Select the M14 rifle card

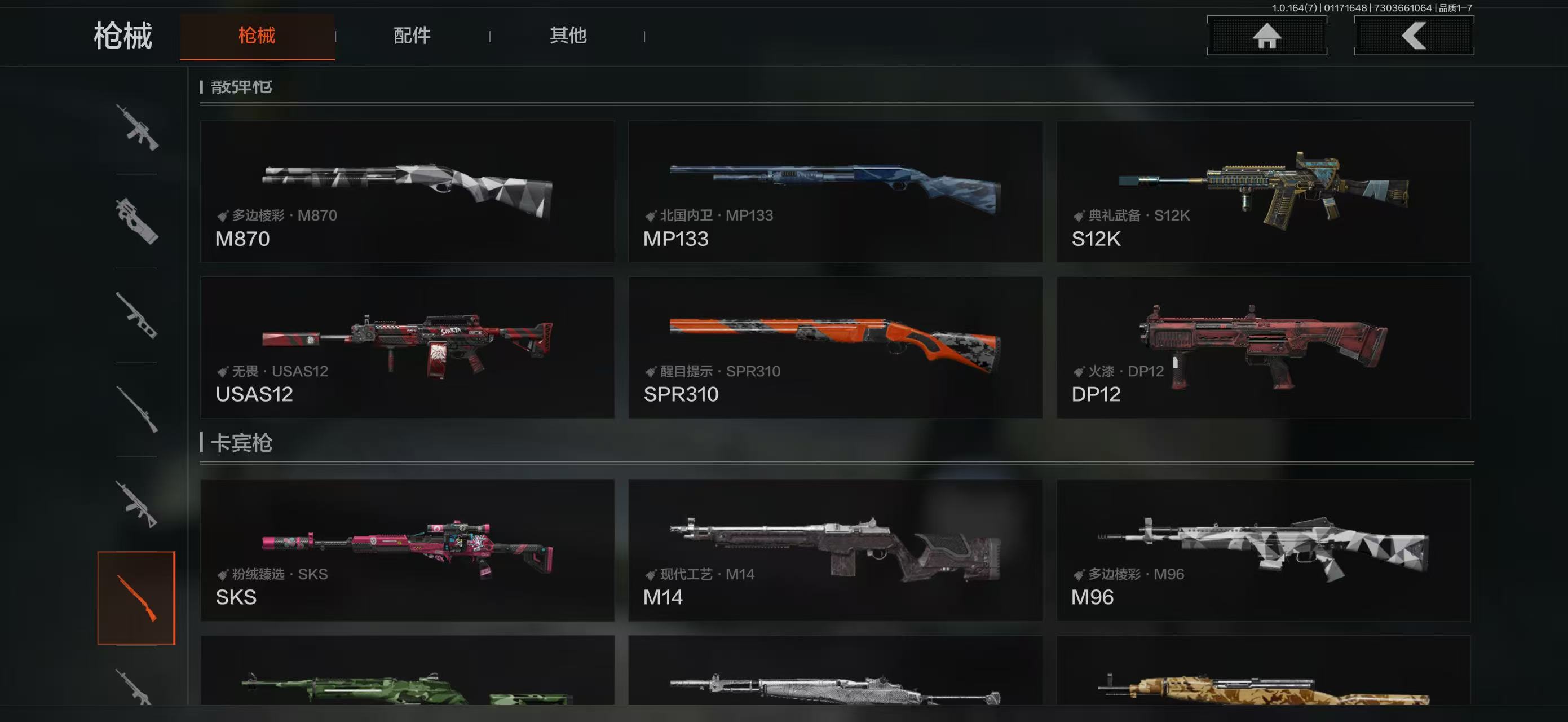[x=835, y=551]
